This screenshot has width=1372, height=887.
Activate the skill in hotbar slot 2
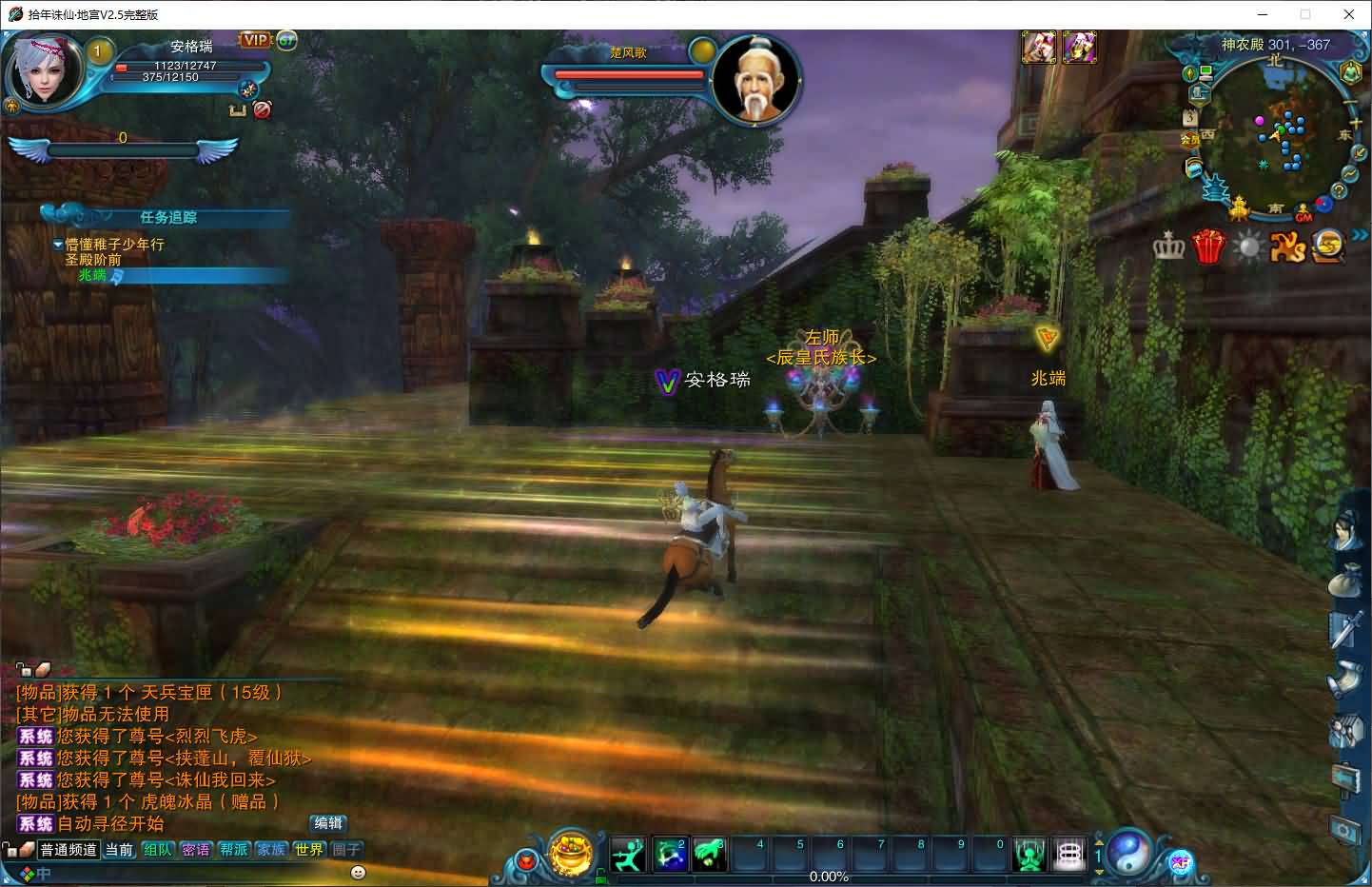click(669, 855)
